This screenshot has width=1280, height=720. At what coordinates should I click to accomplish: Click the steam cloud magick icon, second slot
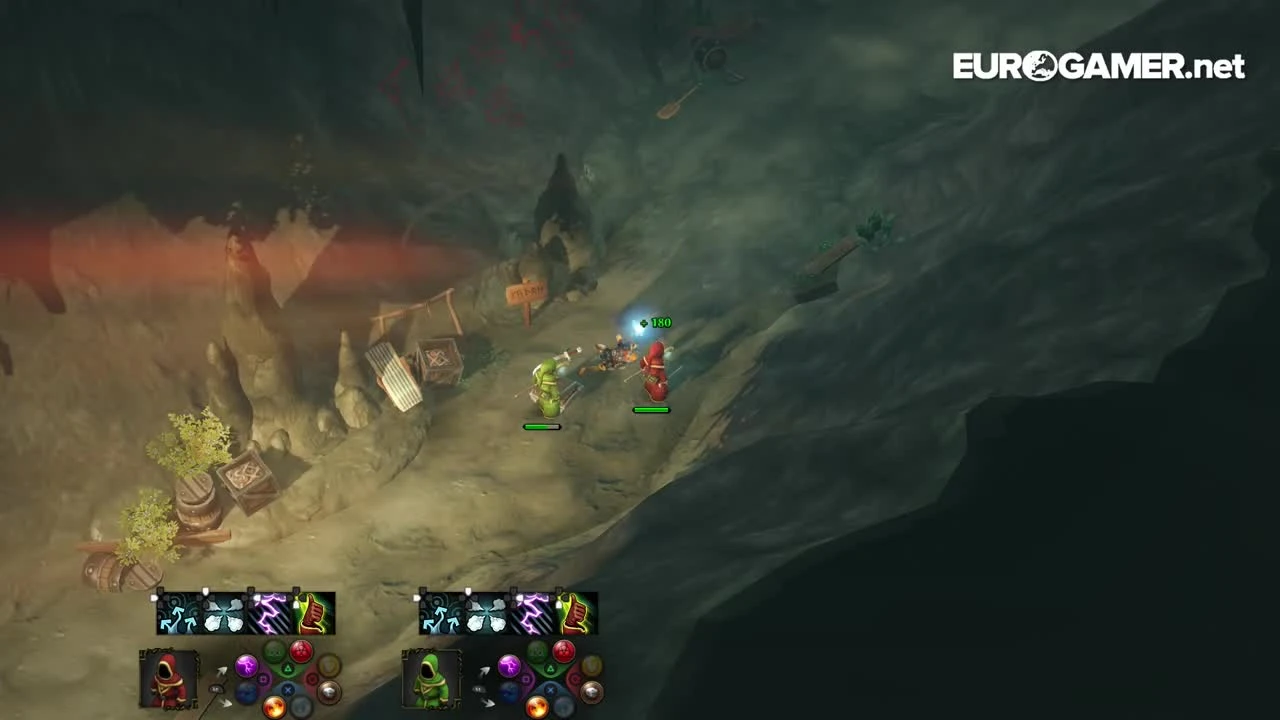(x=224, y=613)
